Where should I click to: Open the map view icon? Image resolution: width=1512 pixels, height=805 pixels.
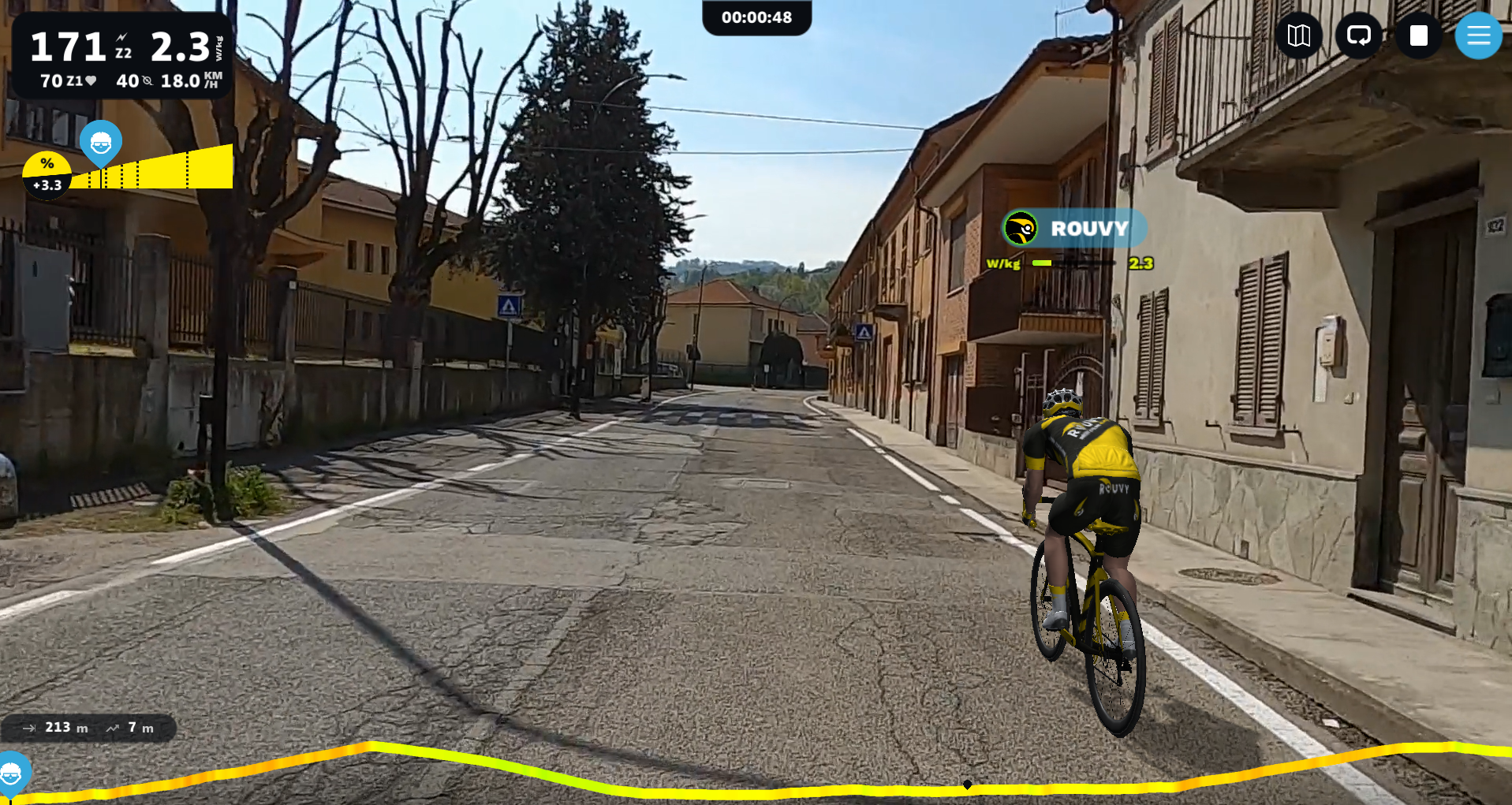1298,35
